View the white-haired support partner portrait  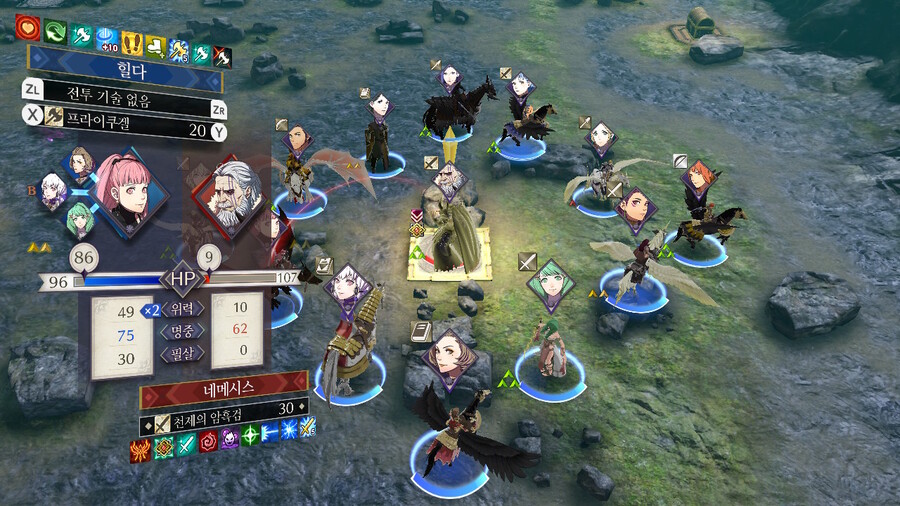pyautogui.click(x=54, y=192)
